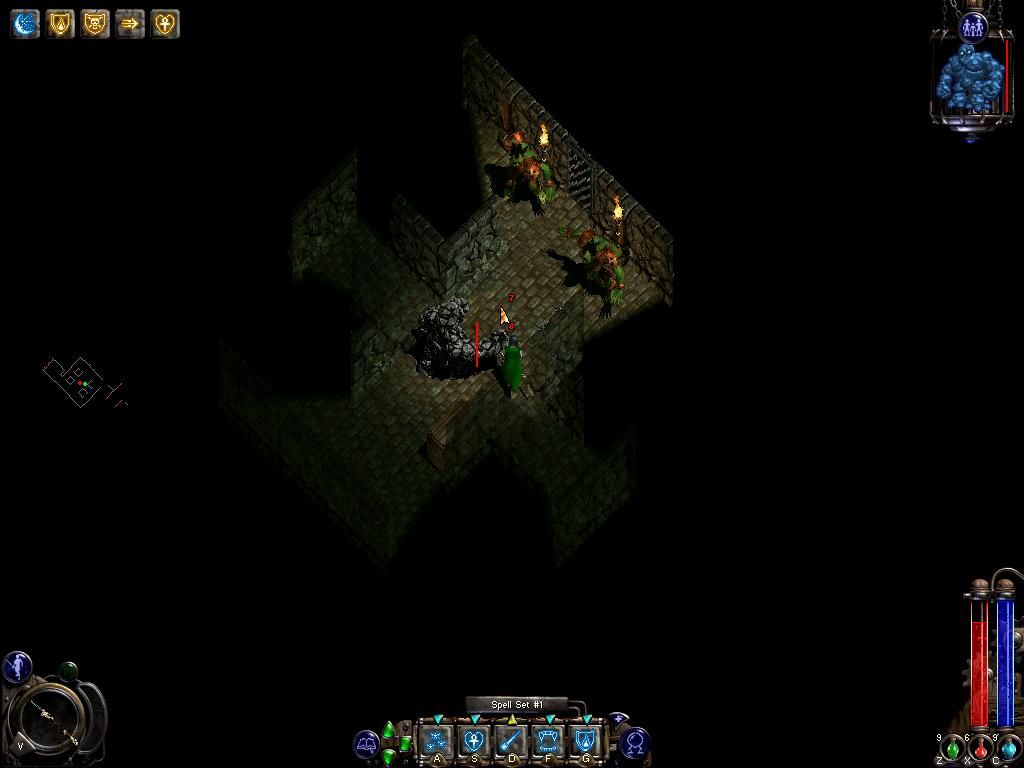
Task: Drink the blue mana potion
Action: [1008, 749]
